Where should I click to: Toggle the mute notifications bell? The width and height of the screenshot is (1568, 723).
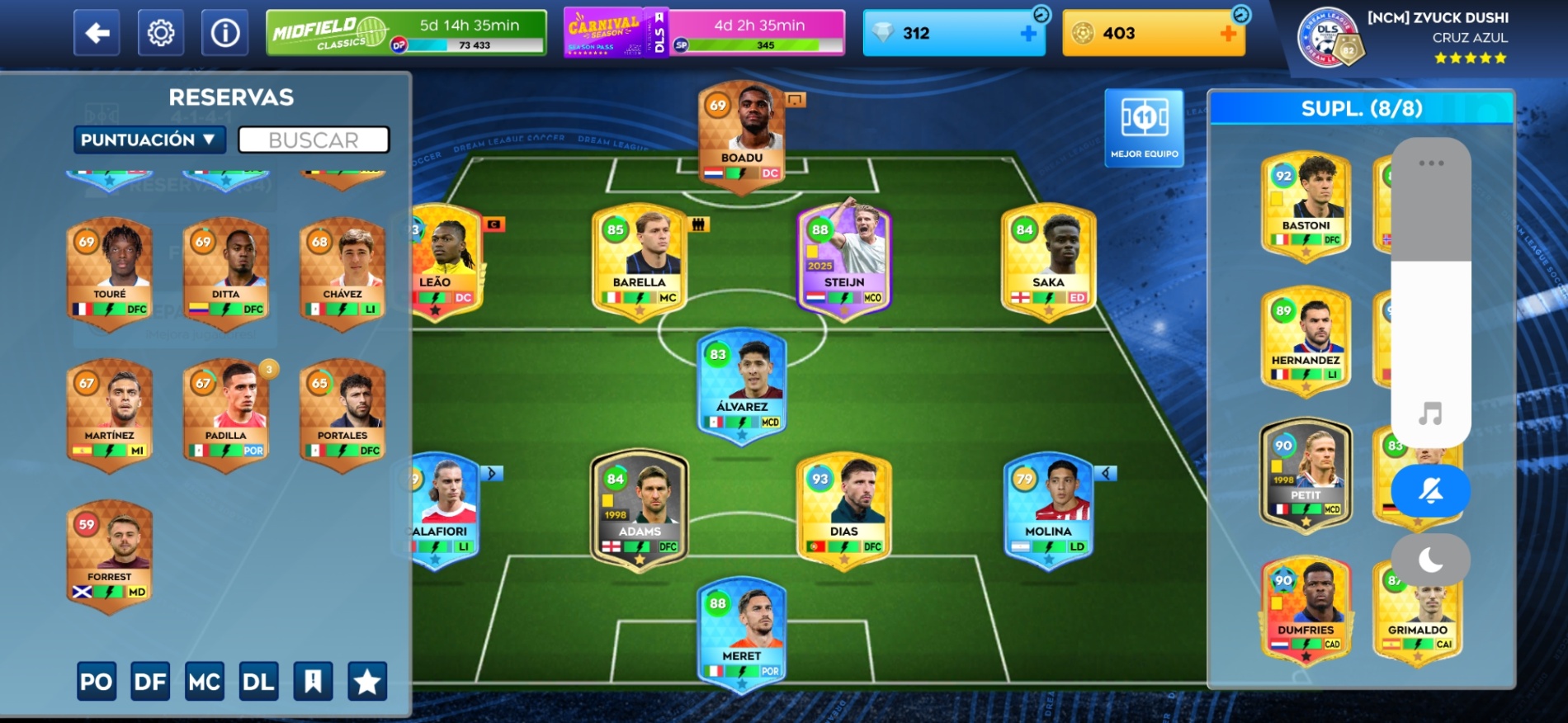[1430, 490]
